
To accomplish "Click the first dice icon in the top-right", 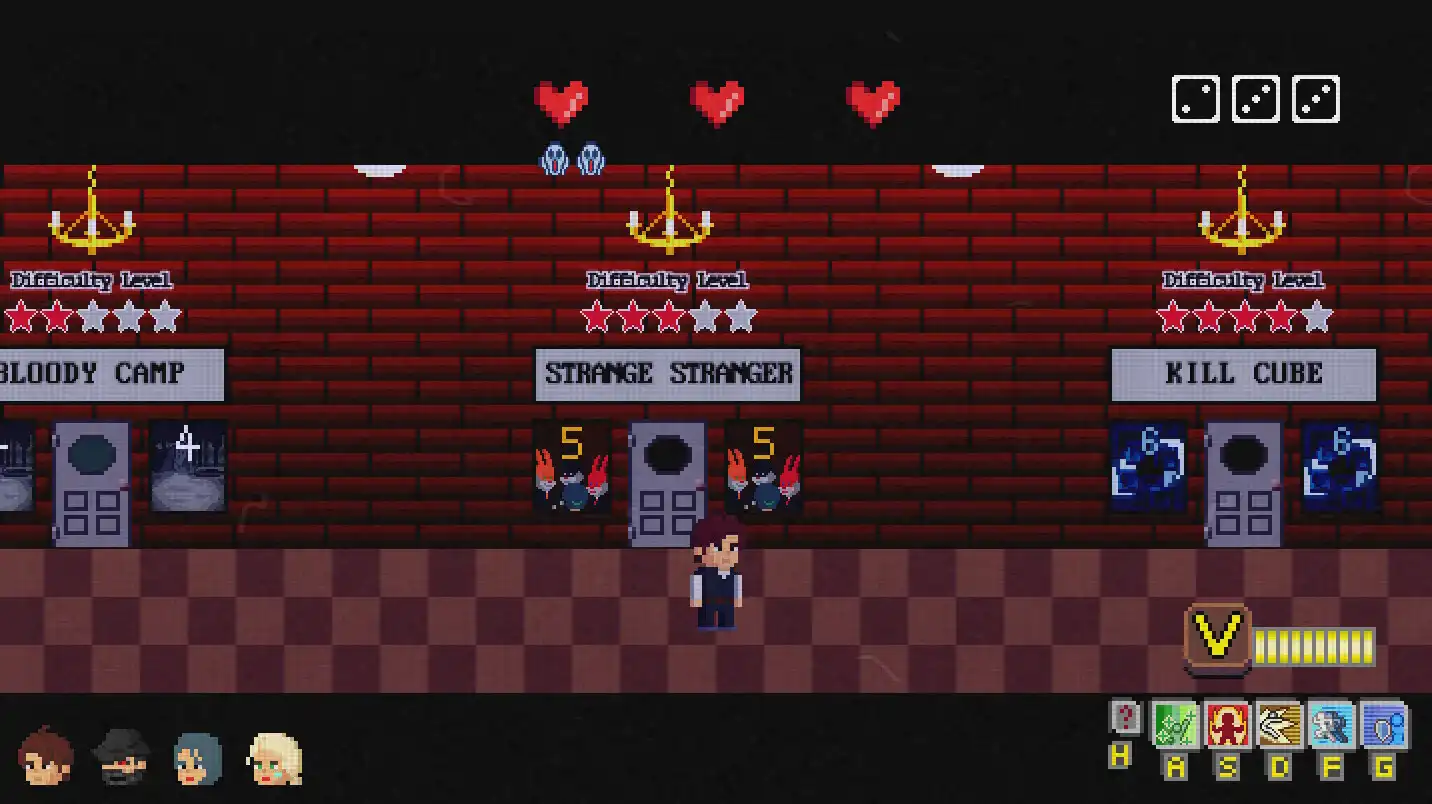I will point(1195,98).
